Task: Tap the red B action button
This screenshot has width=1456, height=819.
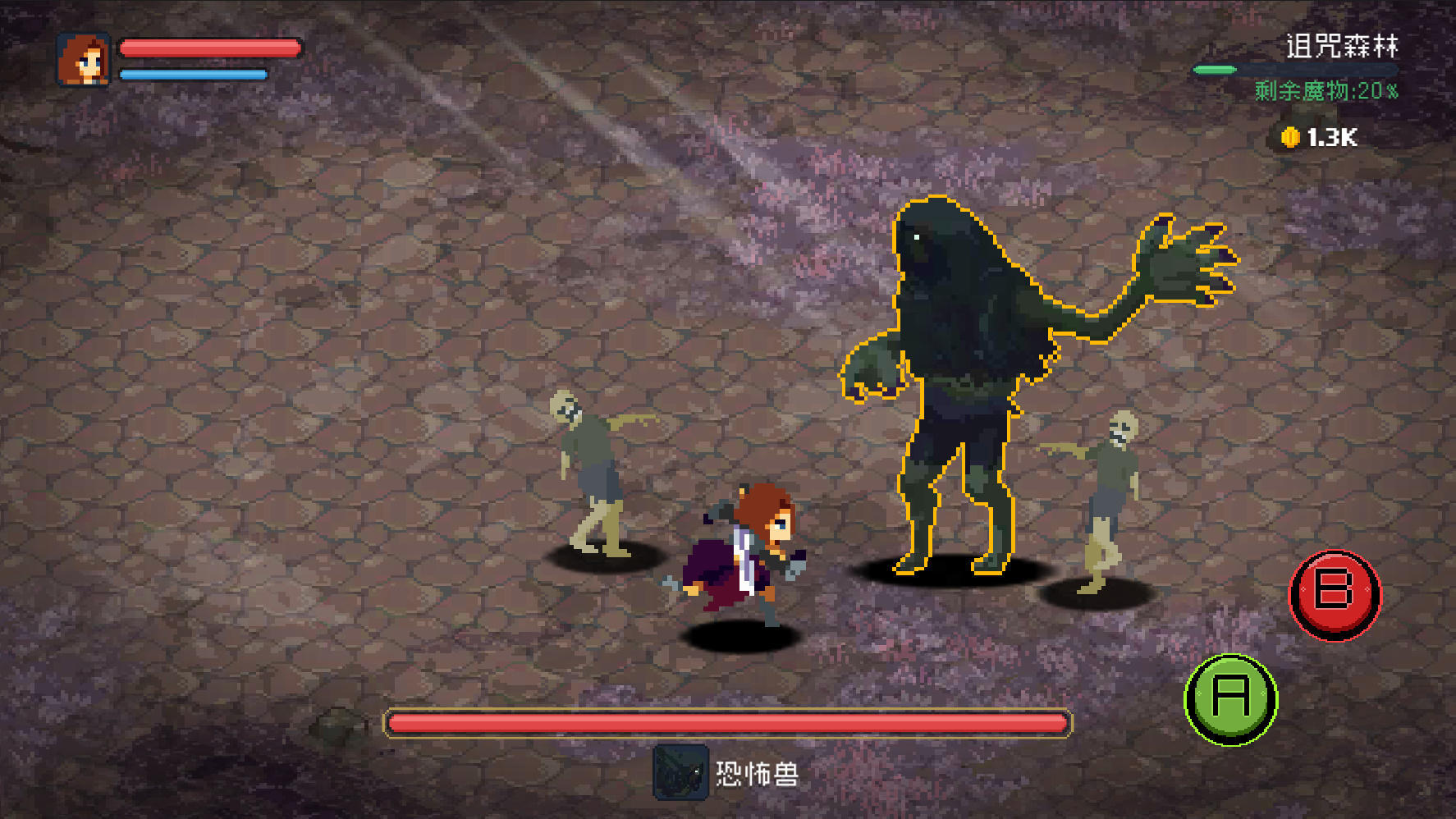Action: click(x=1335, y=594)
